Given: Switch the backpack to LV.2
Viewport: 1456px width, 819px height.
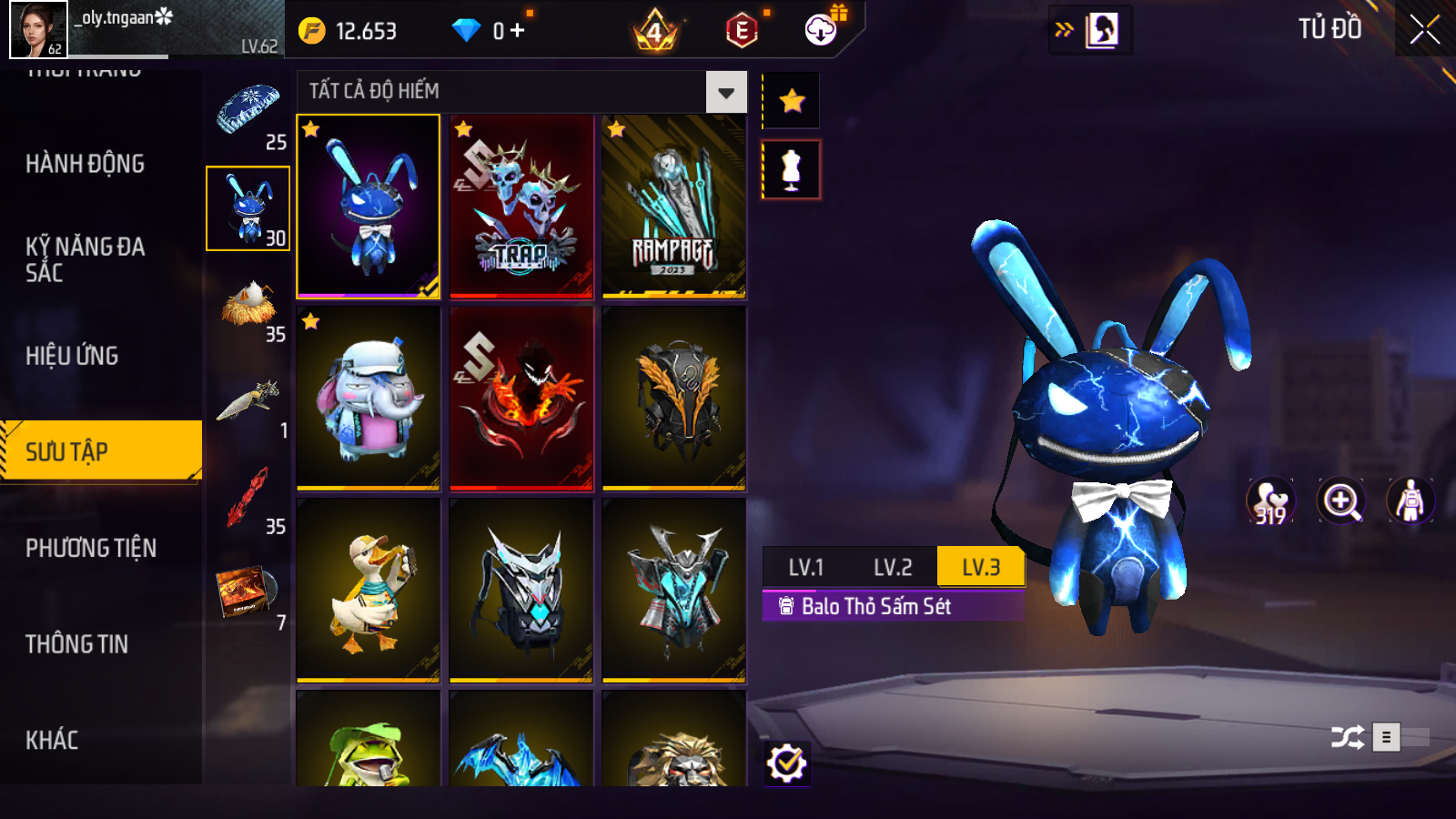Looking at the screenshot, I should (892, 568).
